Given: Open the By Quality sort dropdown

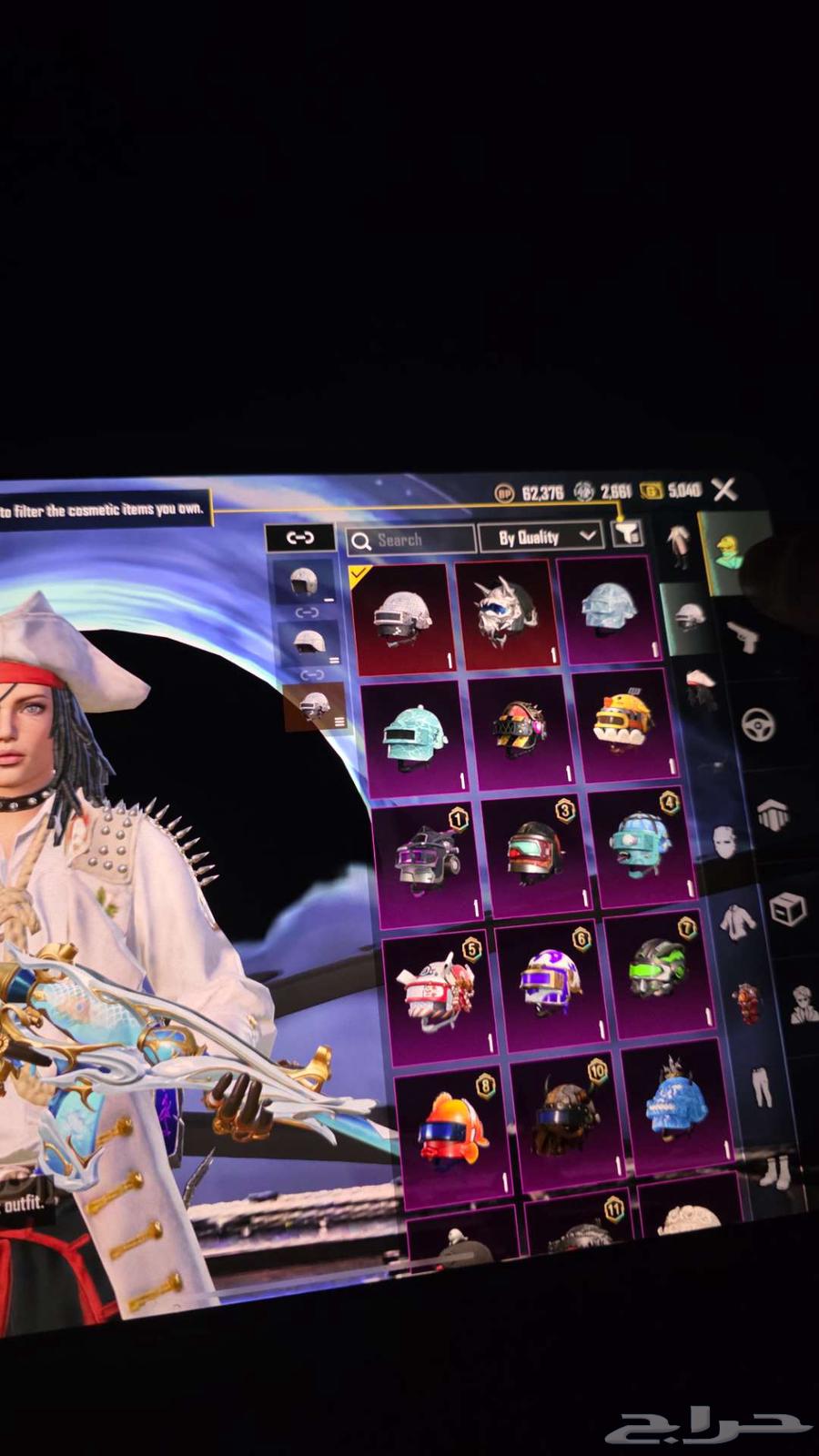Looking at the screenshot, I should point(540,538).
